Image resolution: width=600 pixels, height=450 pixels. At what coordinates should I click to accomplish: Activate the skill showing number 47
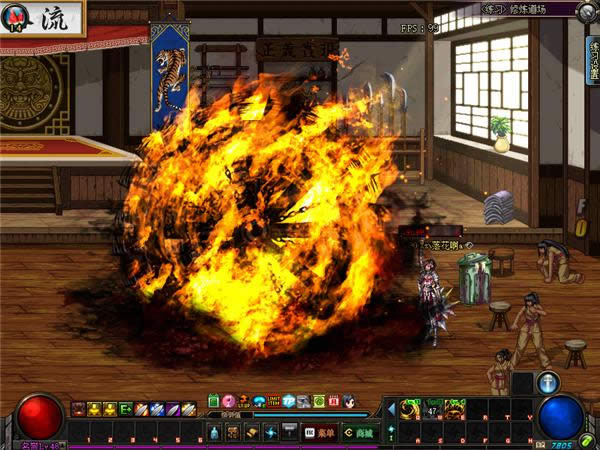pos(433,408)
